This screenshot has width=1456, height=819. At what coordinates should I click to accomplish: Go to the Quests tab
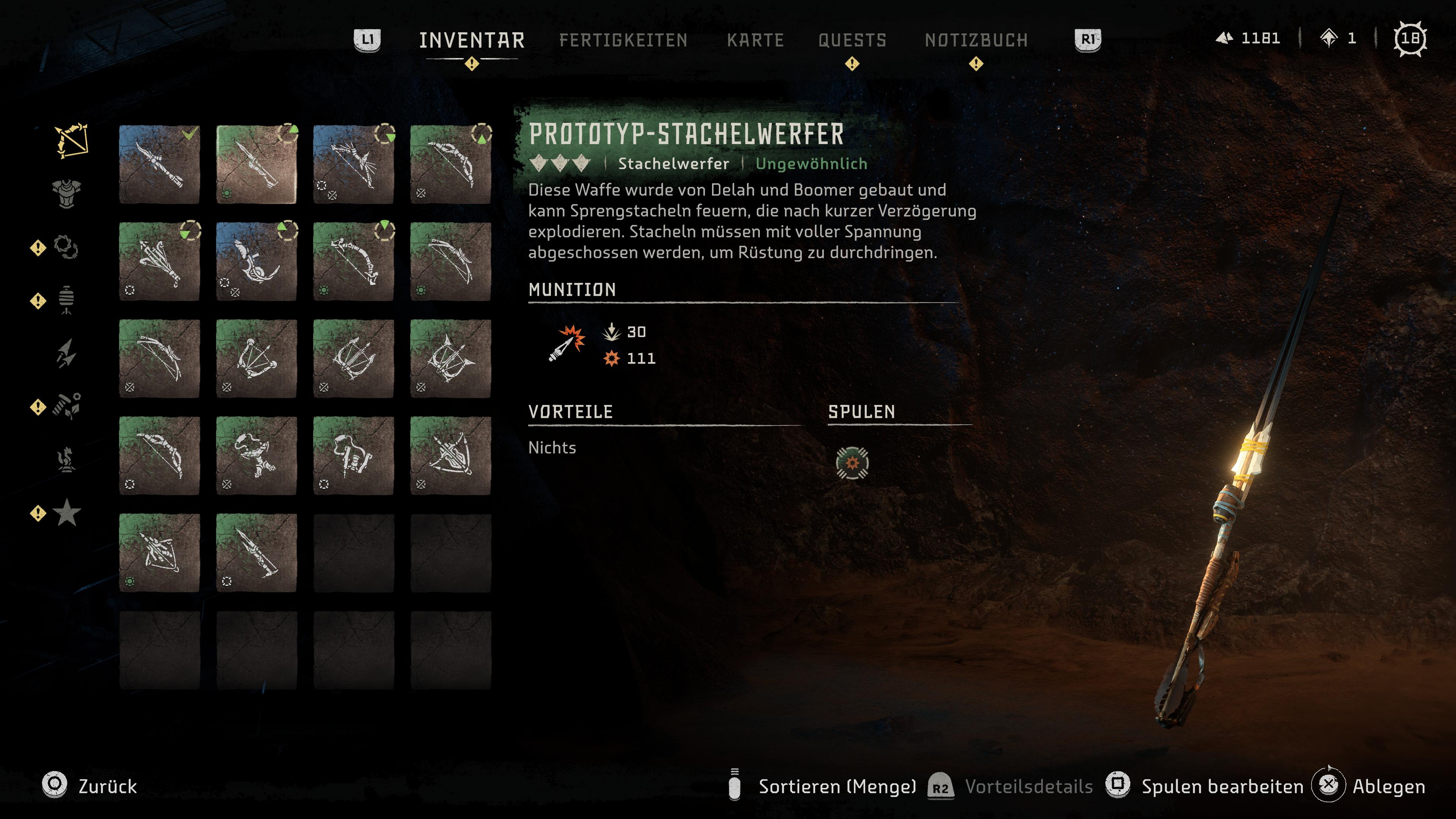click(852, 40)
